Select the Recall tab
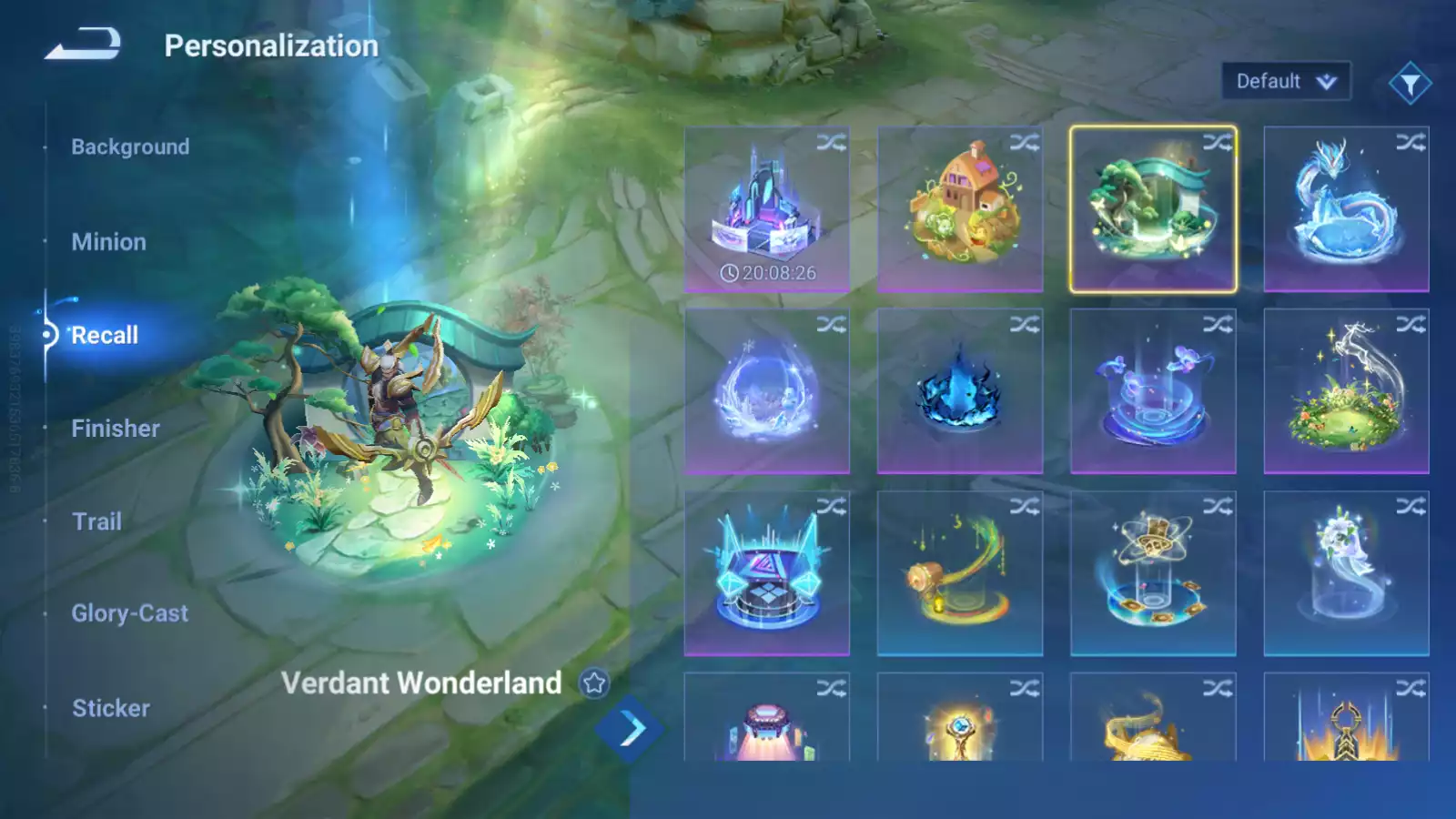 [105, 335]
